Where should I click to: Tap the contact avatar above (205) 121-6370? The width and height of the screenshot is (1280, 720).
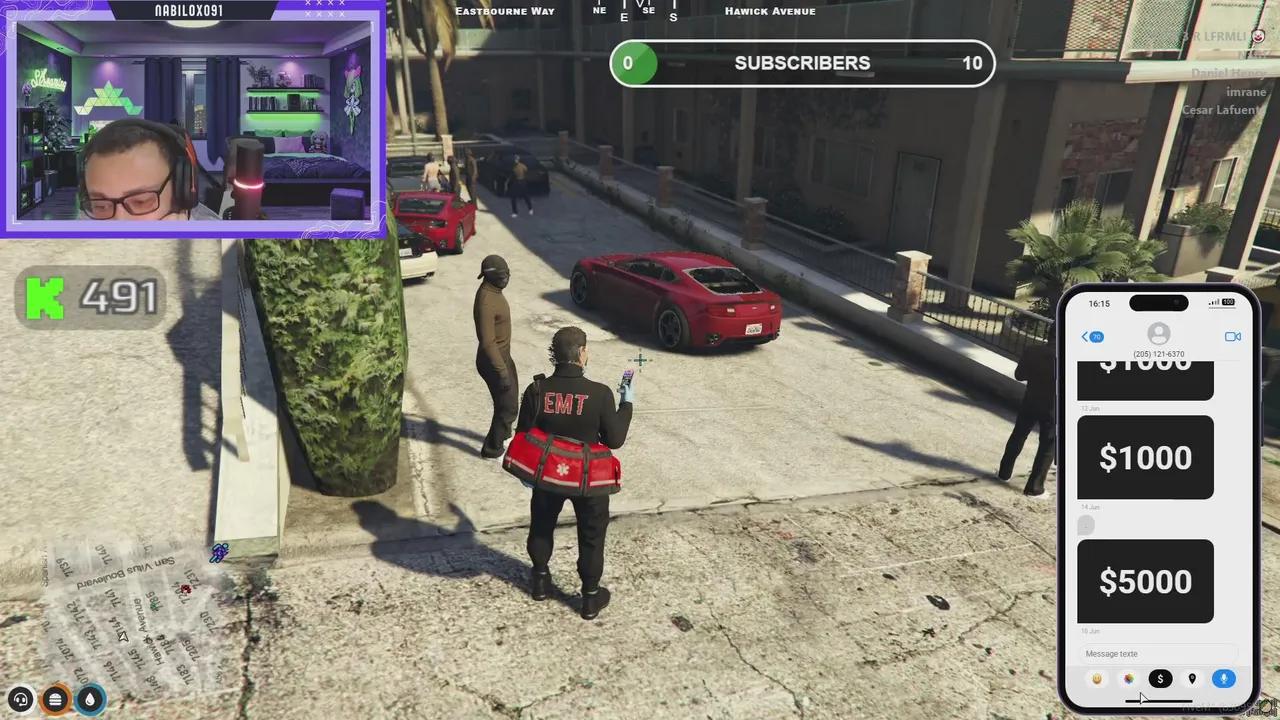pos(1158,334)
